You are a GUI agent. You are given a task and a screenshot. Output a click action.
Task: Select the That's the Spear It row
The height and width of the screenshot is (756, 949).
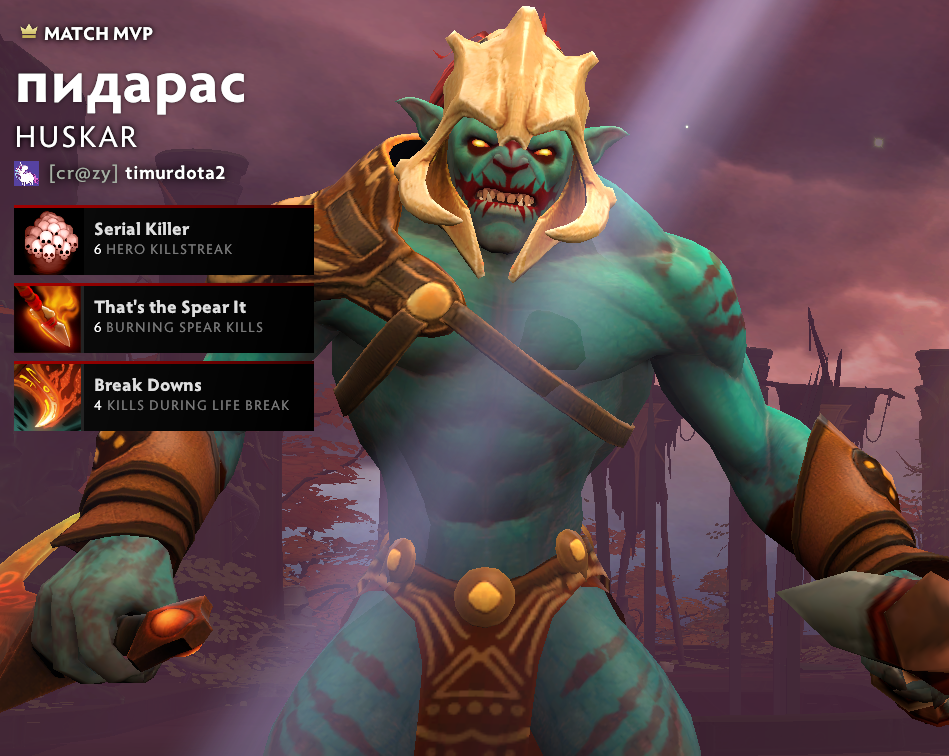pyautogui.click(x=164, y=318)
